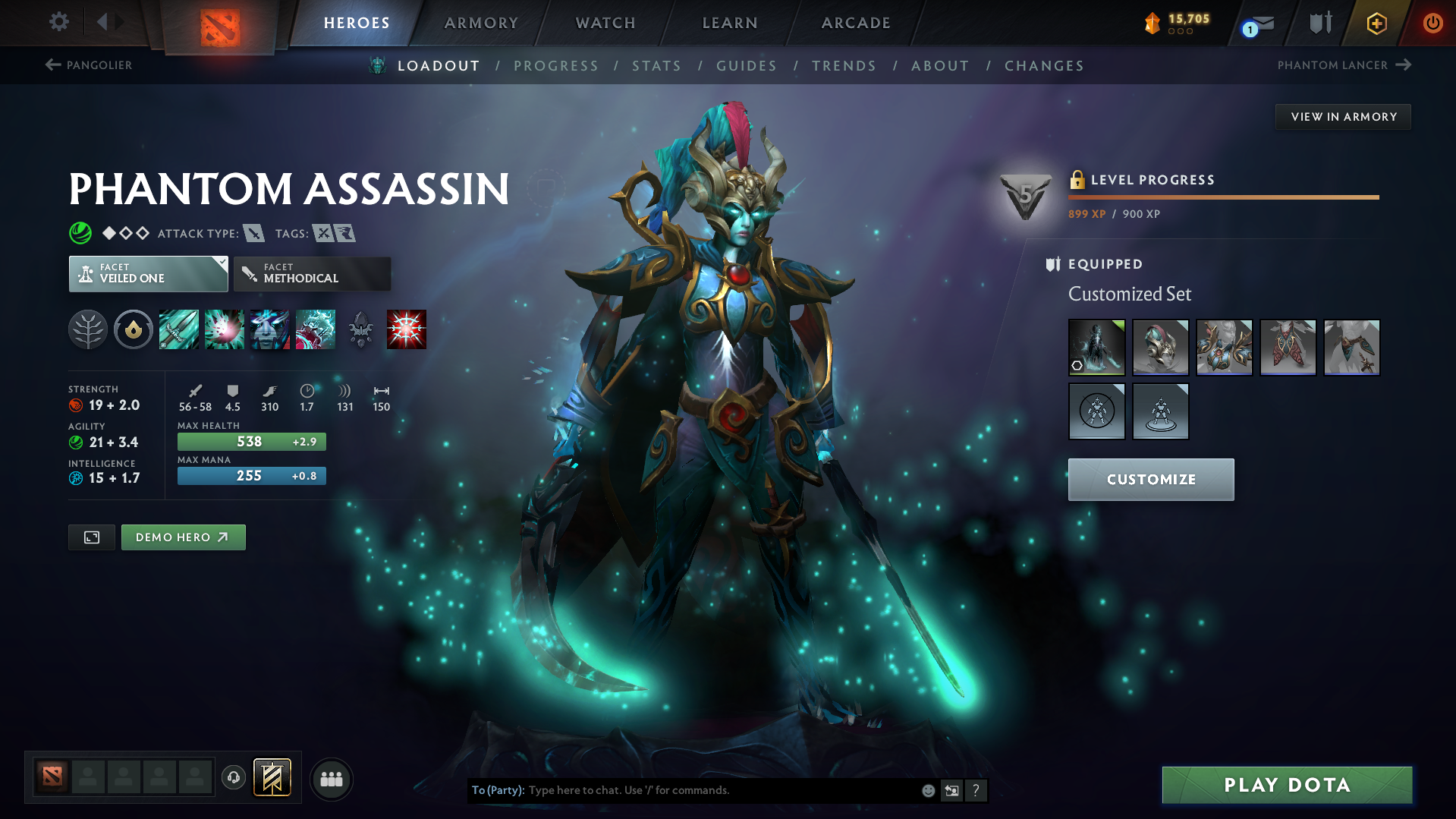Go to next hero Phantom Lancer
1456x819 pixels.
click(1343, 65)
